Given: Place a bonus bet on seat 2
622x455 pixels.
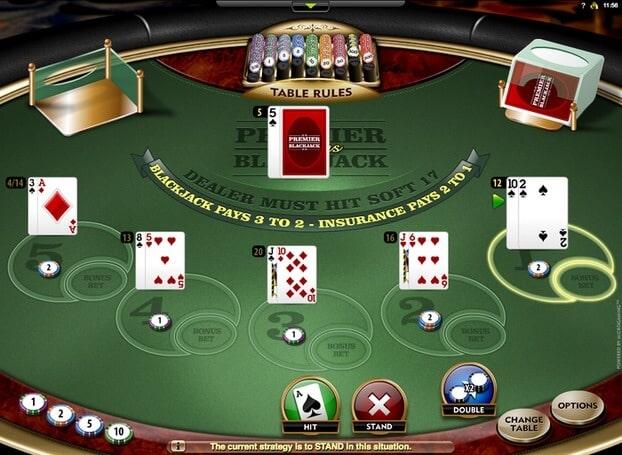Looking at the screenshot, I should pyautogui.click(x=473, y=331).
